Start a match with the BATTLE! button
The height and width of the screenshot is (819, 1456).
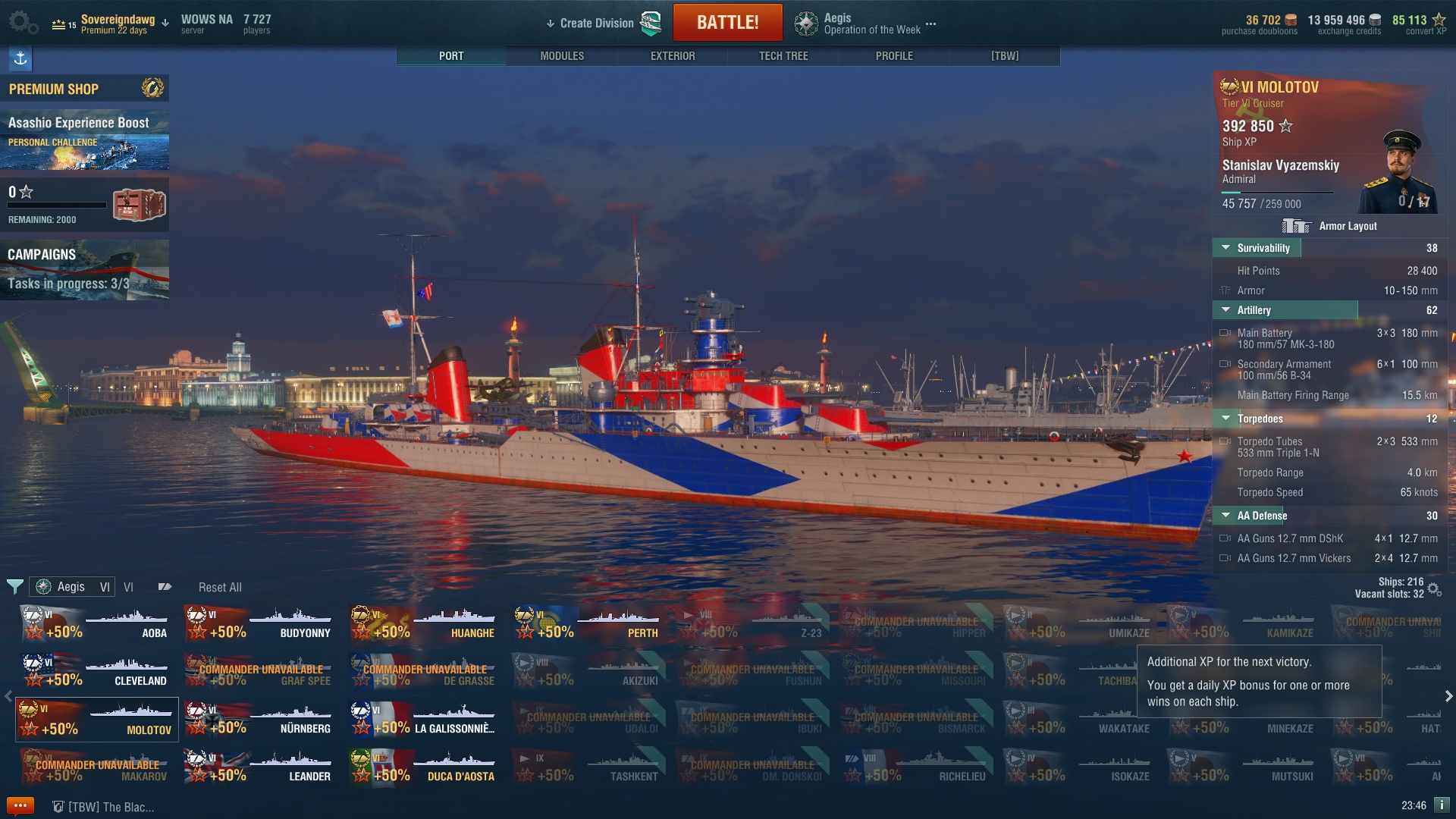(727, 23)
